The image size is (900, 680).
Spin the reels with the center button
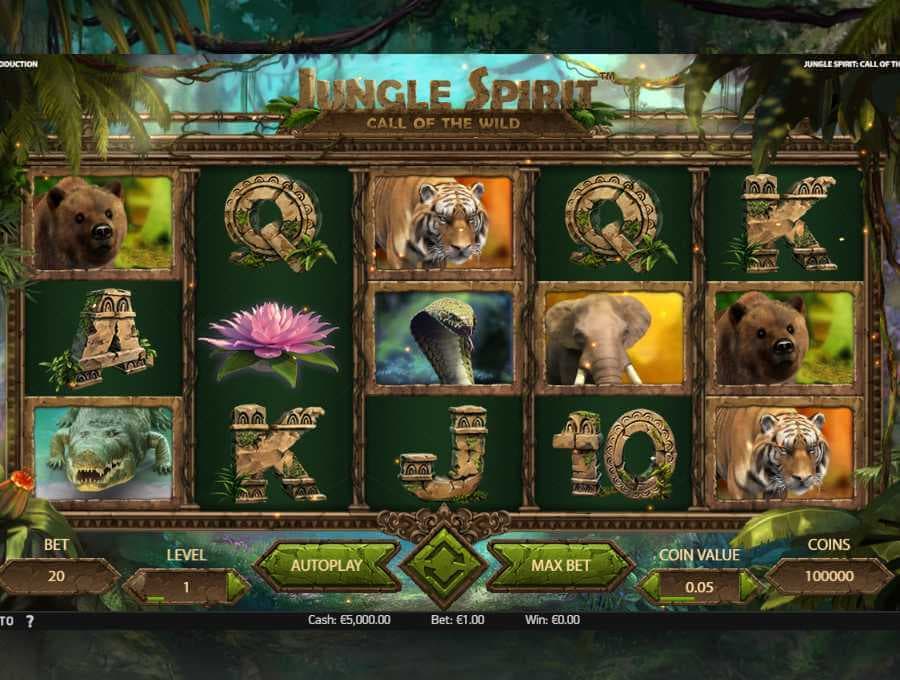(x=444, y=565)
